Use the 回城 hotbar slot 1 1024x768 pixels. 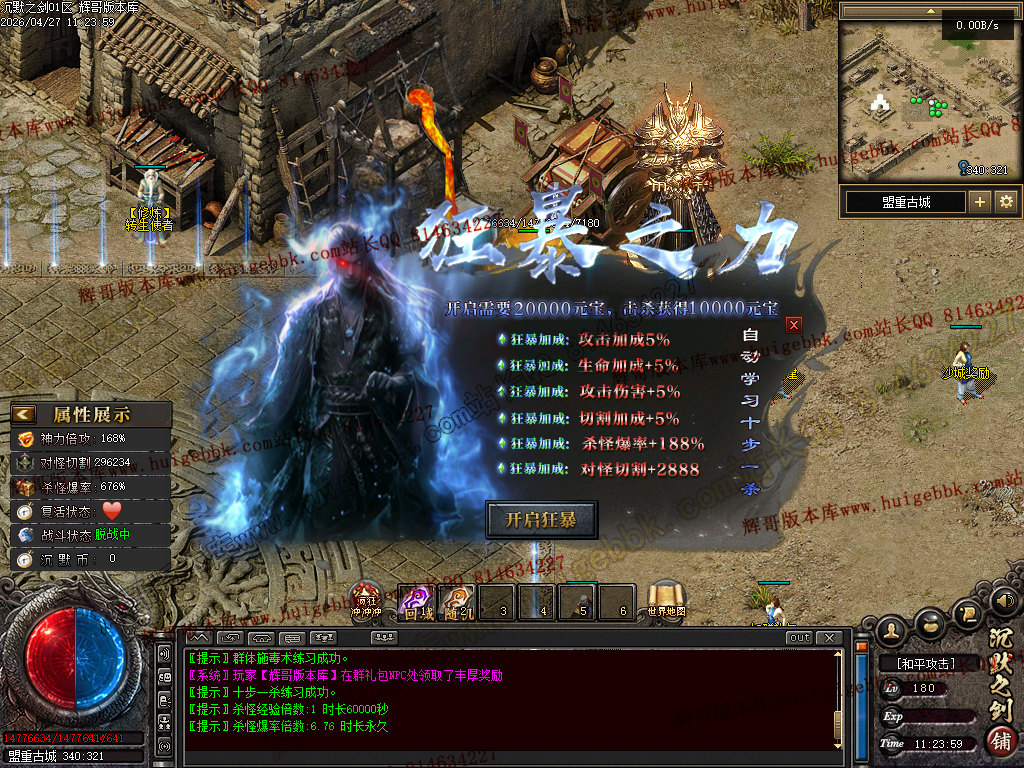pos(416,602)
